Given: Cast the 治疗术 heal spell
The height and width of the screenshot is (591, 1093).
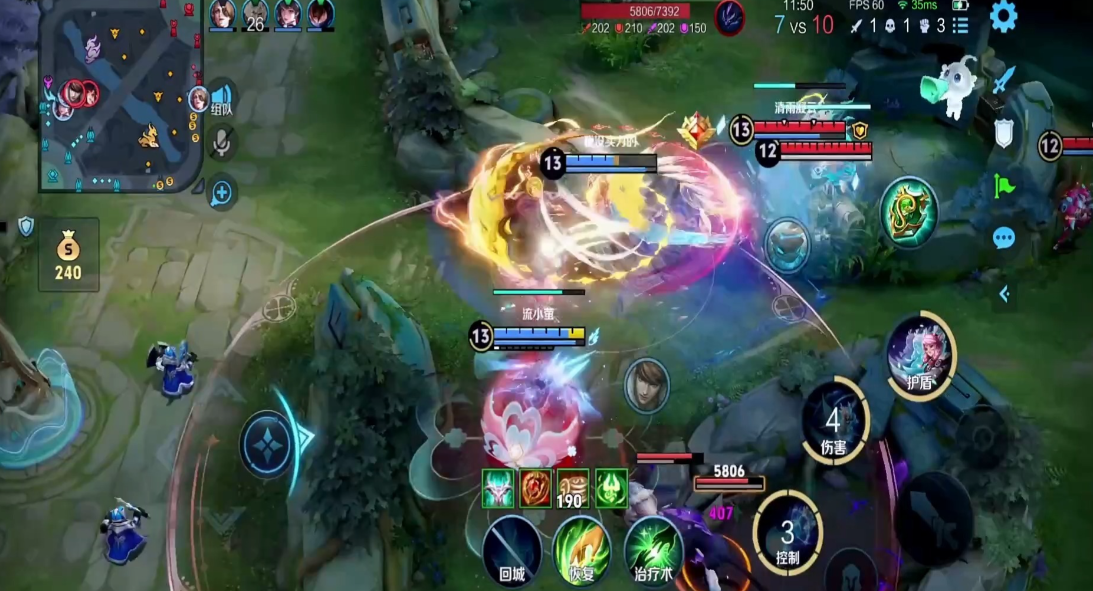Looking at the screenshot, I should [x=653, y=549].
